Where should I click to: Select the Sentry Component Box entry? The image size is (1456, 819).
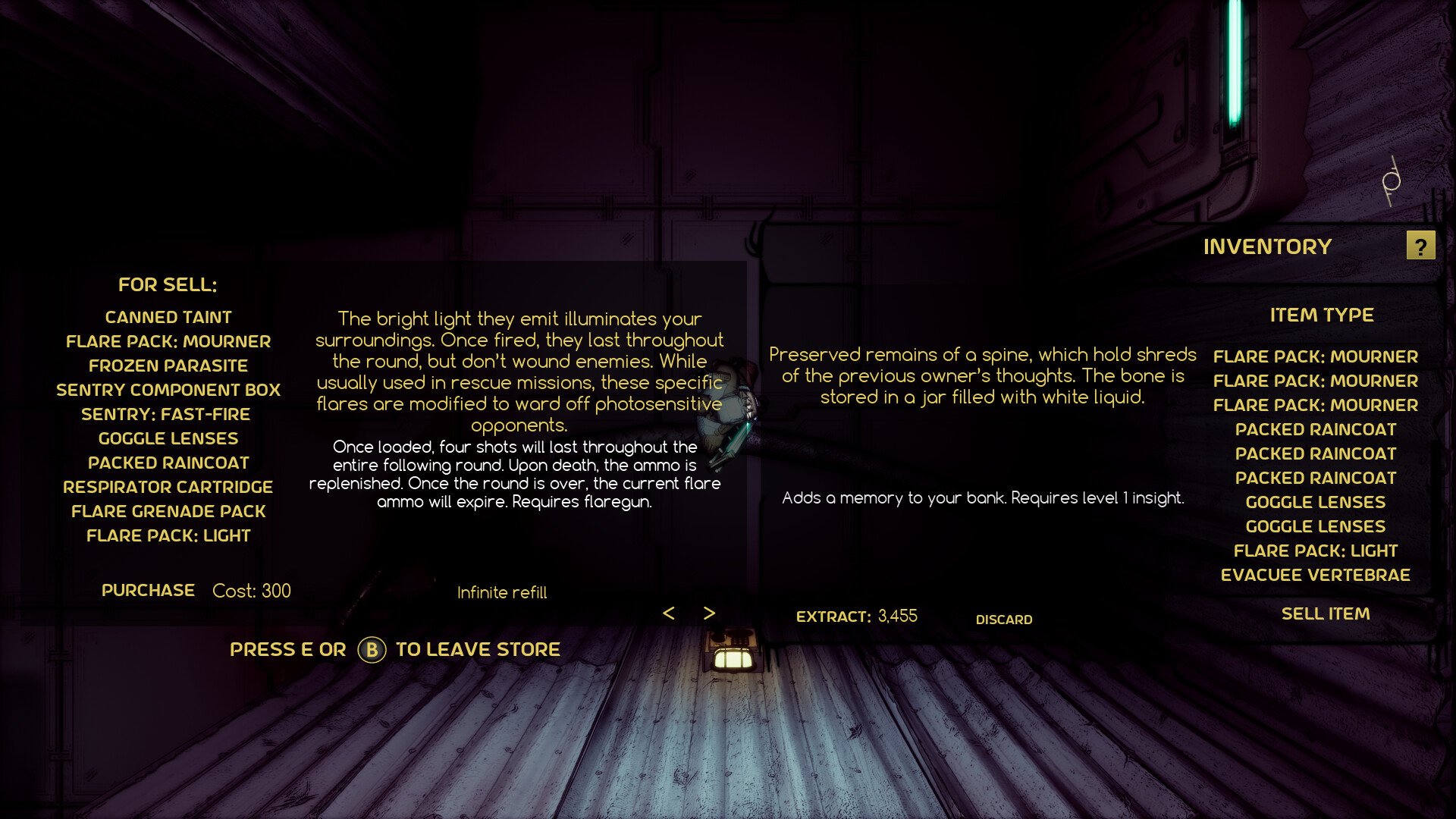coord(168,390)
